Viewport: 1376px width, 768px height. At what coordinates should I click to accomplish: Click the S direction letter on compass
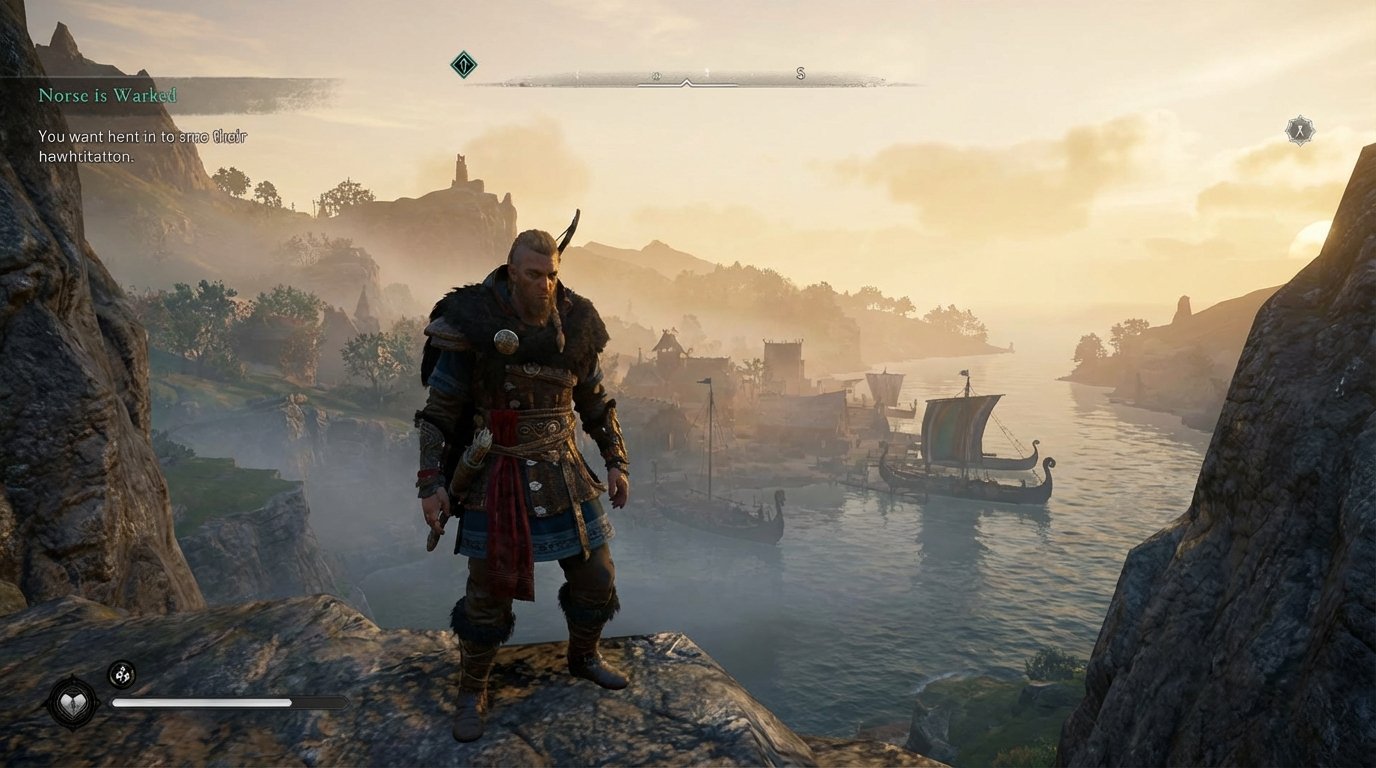798,72
